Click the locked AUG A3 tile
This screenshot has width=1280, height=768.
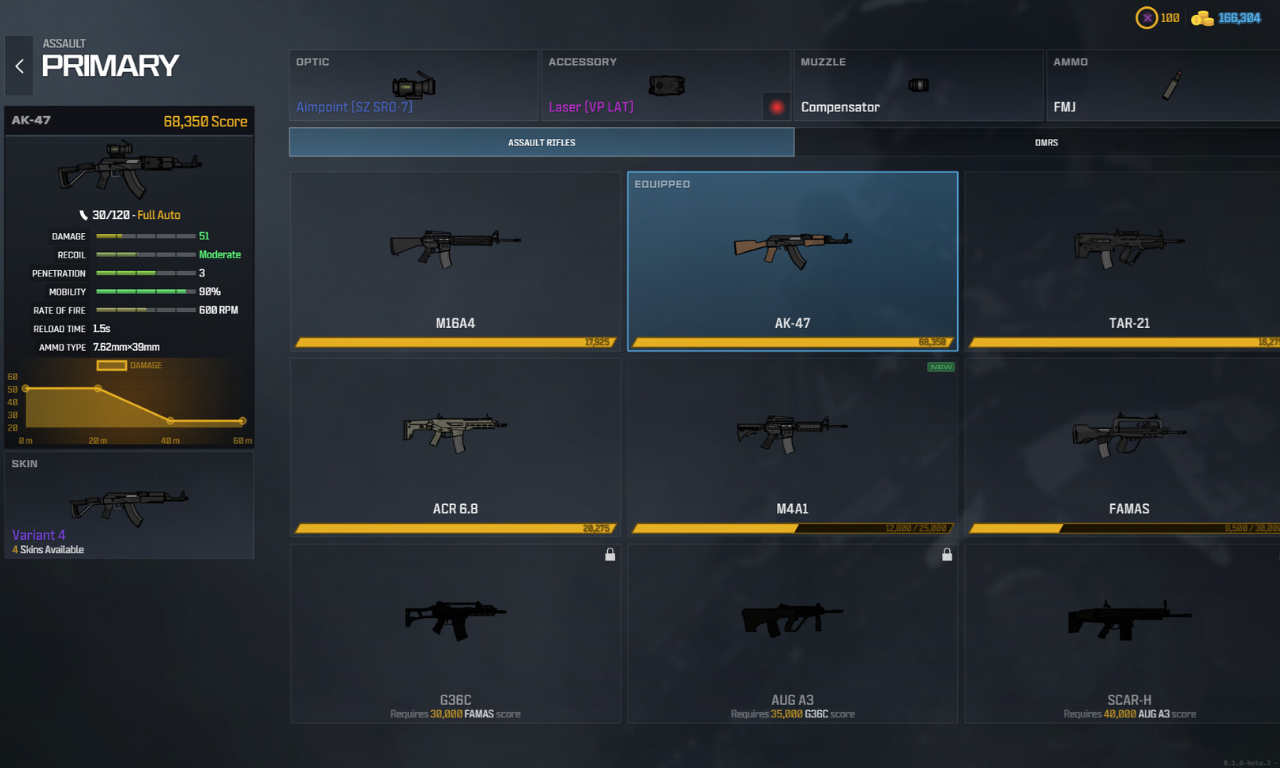[792, 632]
